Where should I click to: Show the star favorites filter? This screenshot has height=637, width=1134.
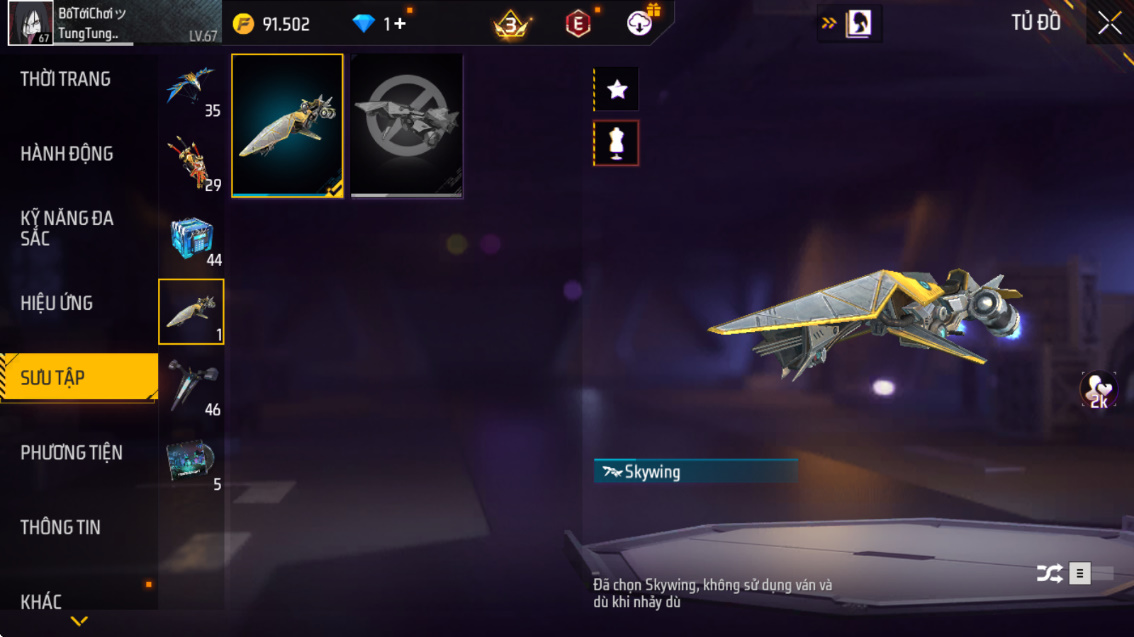(x=617, y=90)
